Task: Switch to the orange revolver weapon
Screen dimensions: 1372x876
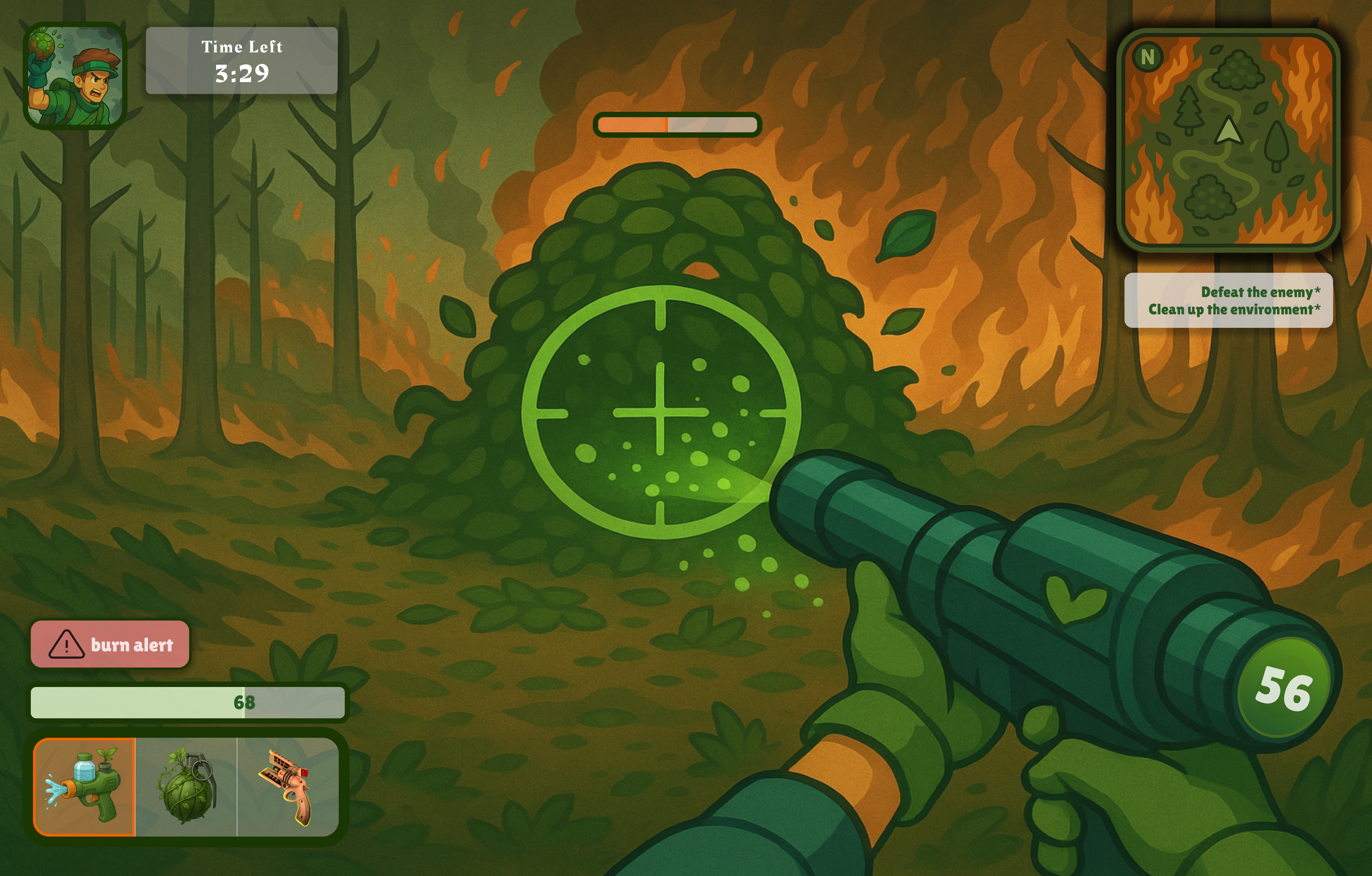Action: click(288, 787)
